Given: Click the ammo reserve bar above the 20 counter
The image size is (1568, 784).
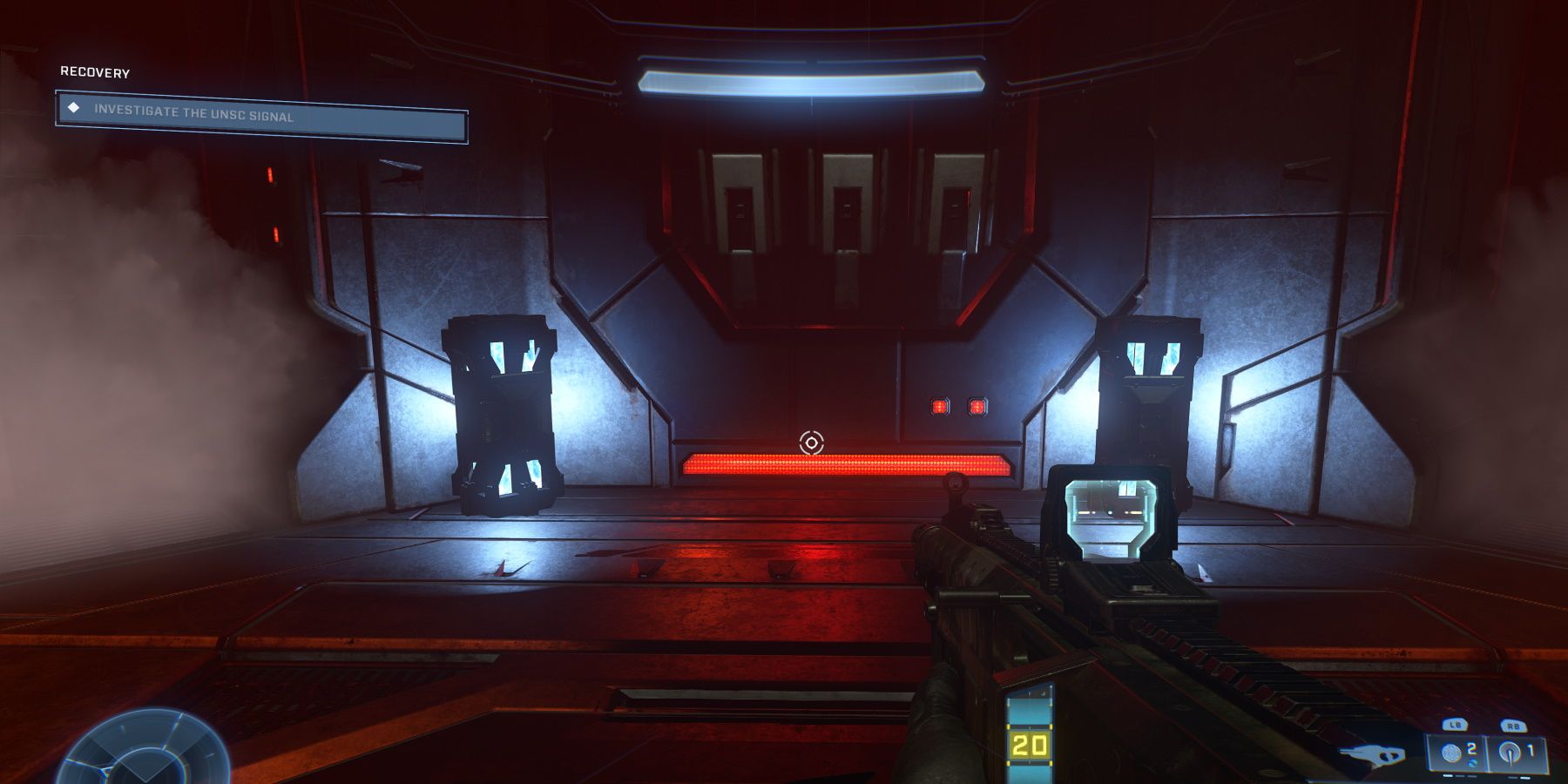Looking at the screenshot, I should click(x=1030, y=712).
